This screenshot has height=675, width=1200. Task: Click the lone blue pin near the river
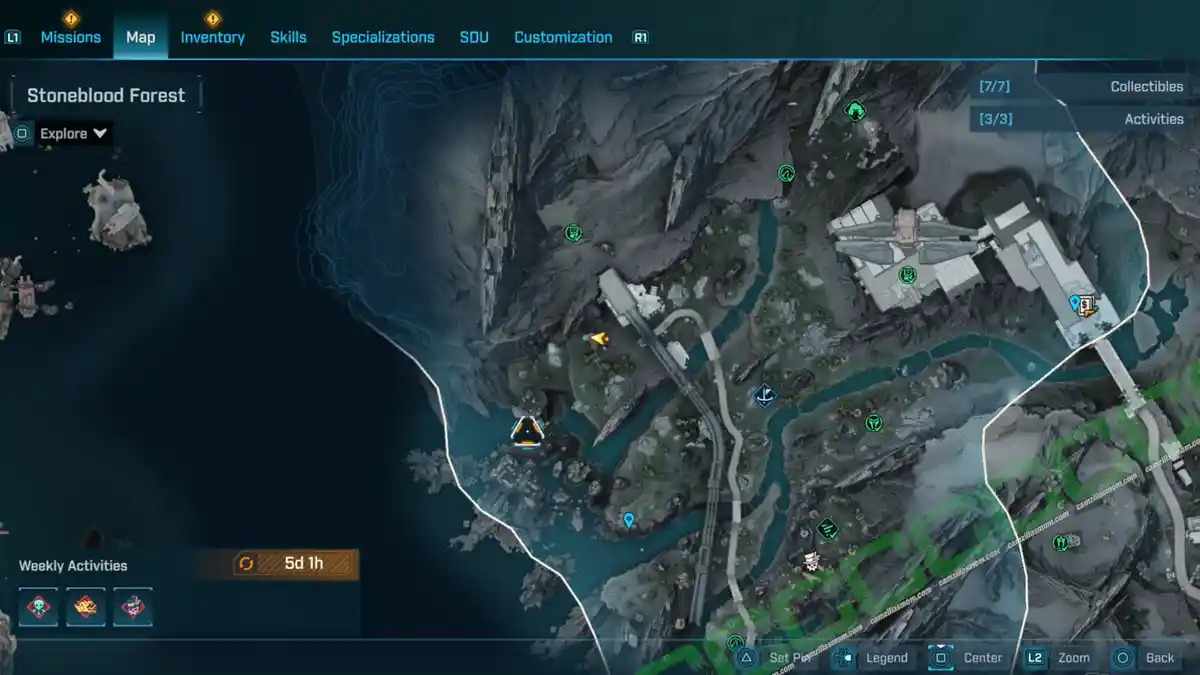(629, 520)
